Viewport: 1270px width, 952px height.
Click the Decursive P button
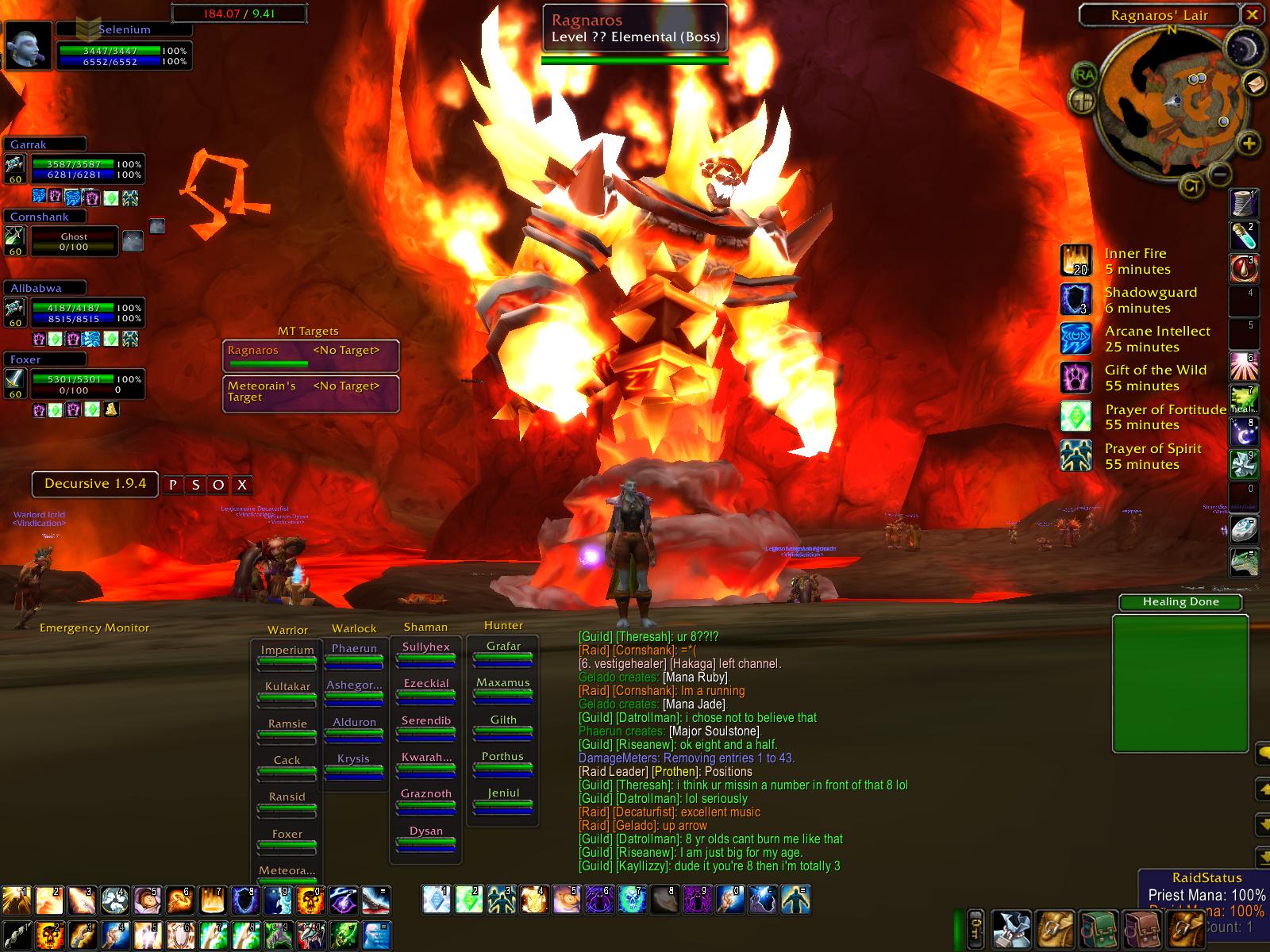(173, 485)
